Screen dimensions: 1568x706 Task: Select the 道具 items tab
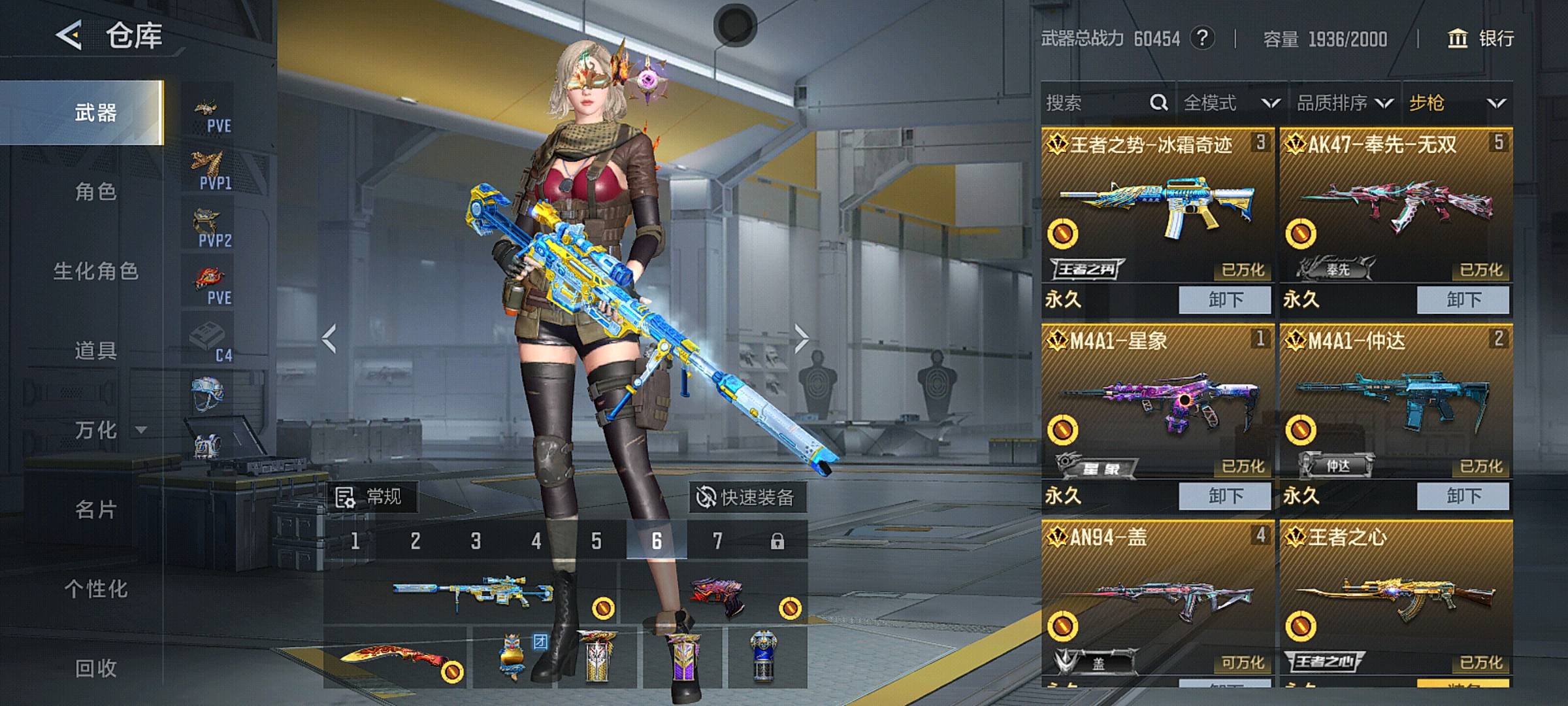[95, 351]
